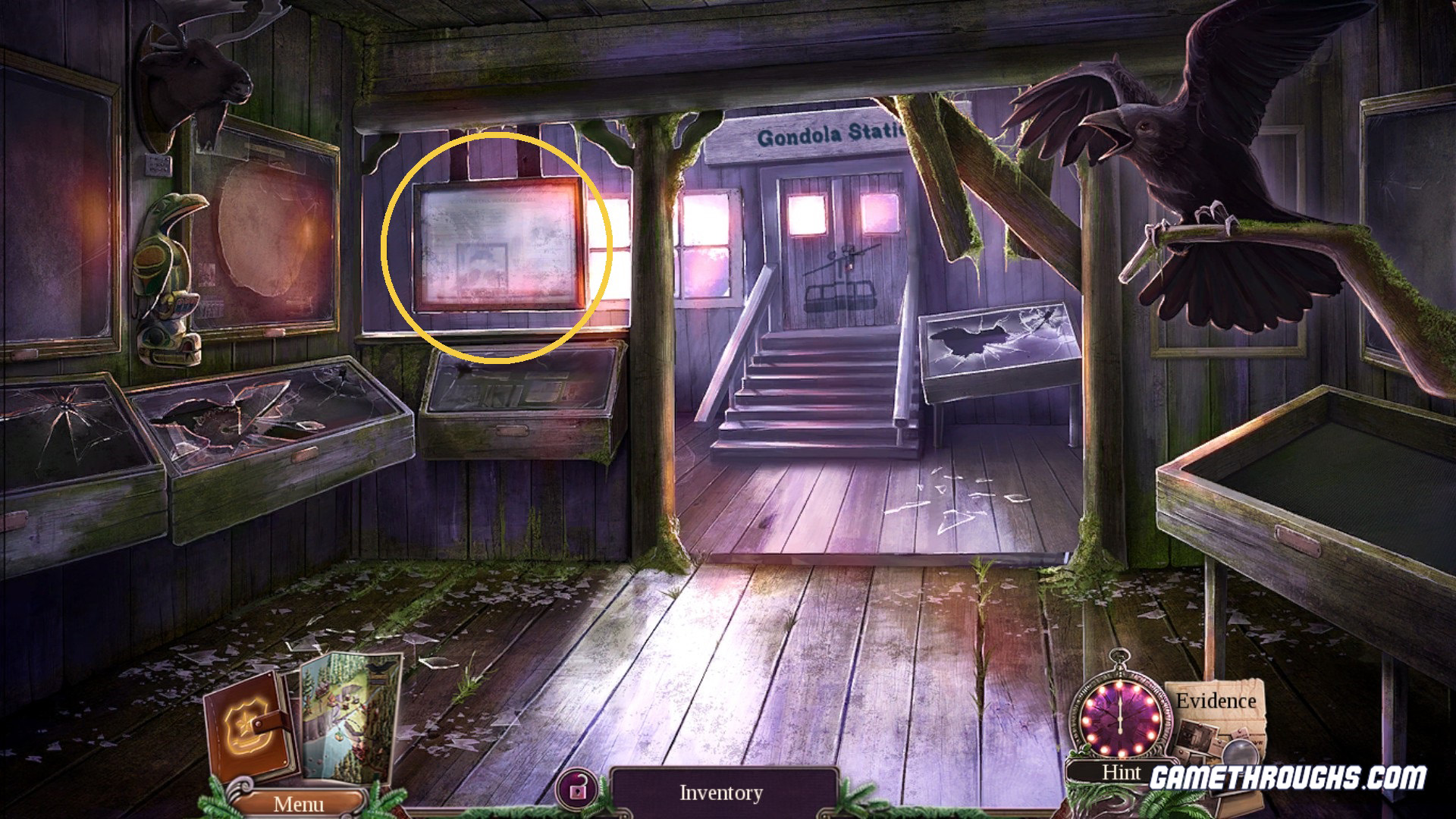1456x819 pixels.
Task: Toggle the inventory padlock icon
Action: point(578,791)
